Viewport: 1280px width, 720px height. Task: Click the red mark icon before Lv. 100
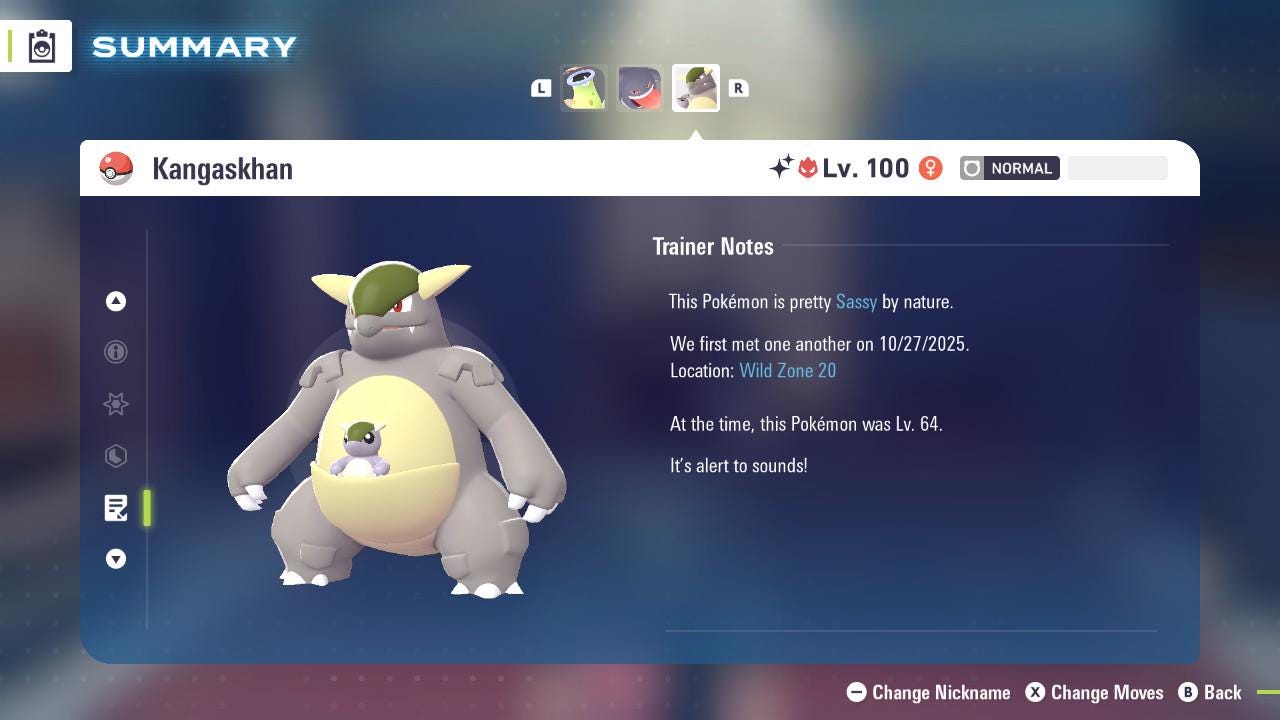coord(807,168)
